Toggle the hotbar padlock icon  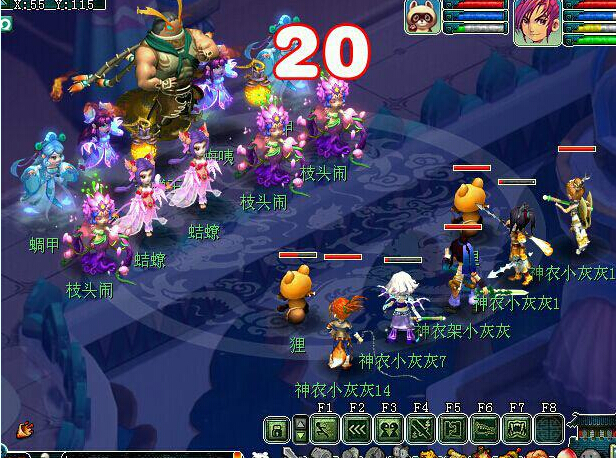[x=277, y=430]
